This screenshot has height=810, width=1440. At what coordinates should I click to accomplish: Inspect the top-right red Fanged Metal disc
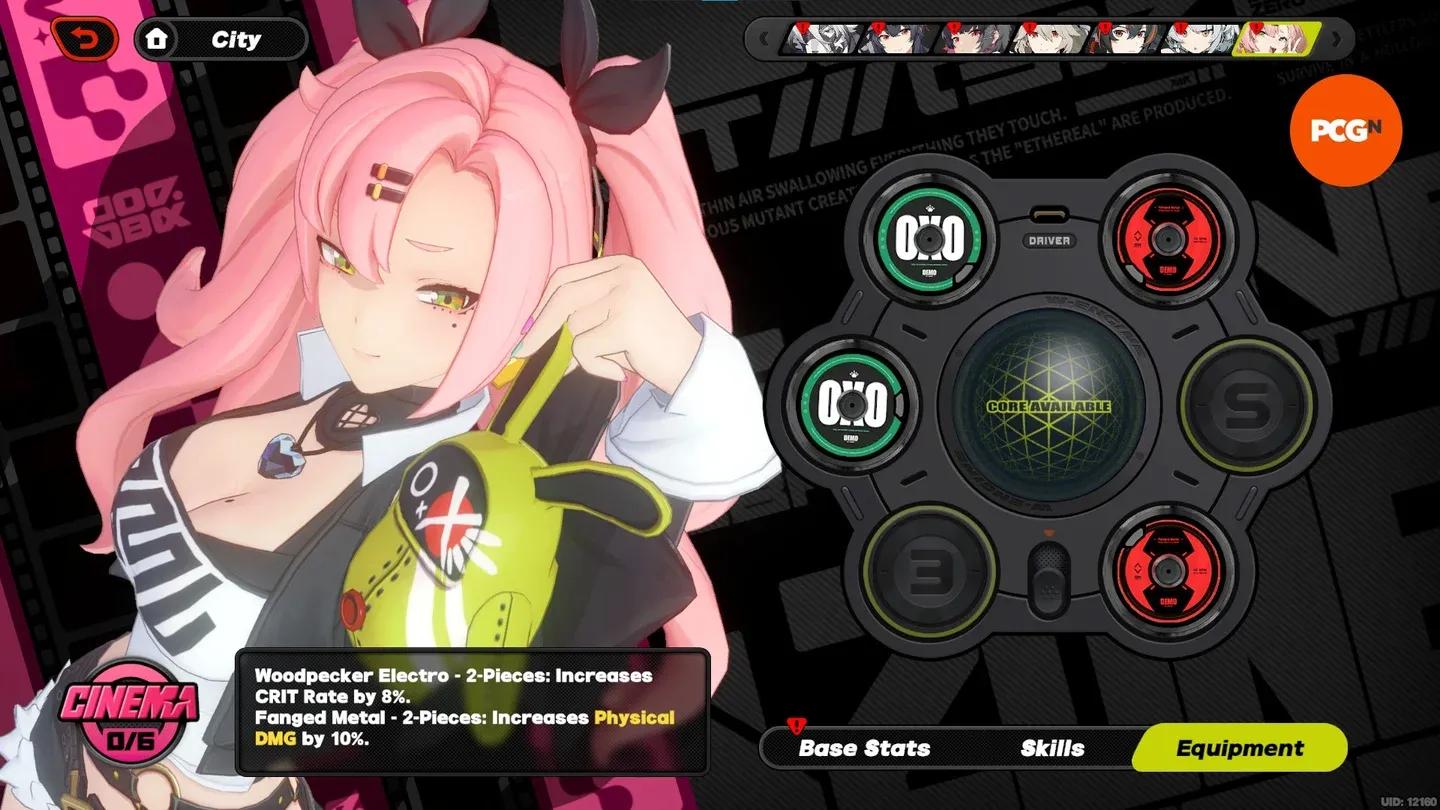tap(1168, 238)
